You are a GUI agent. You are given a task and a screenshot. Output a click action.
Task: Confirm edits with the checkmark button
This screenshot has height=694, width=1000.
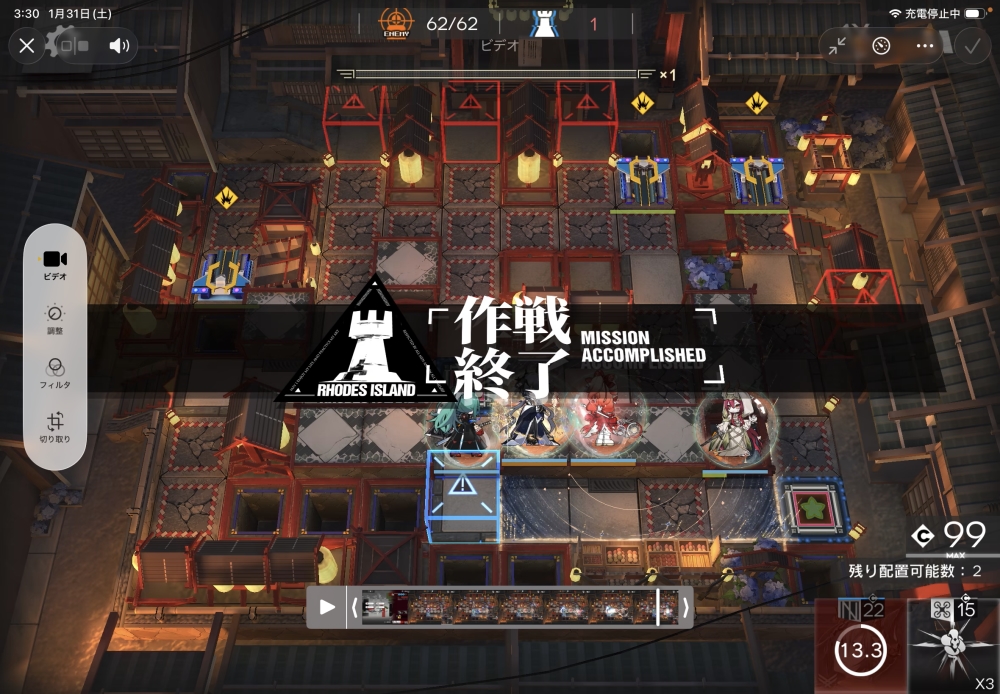971,46
